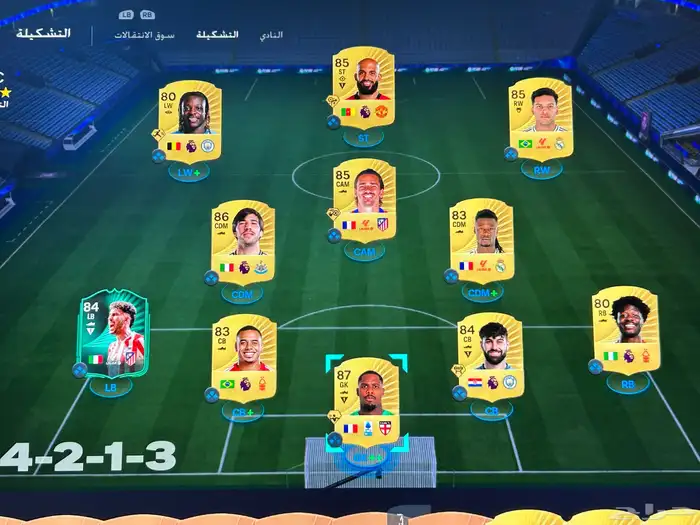The height and width of the screenshot is (525, 700).
Task: Open the سوق الانتقالات tab
Action: coord(144,35)
